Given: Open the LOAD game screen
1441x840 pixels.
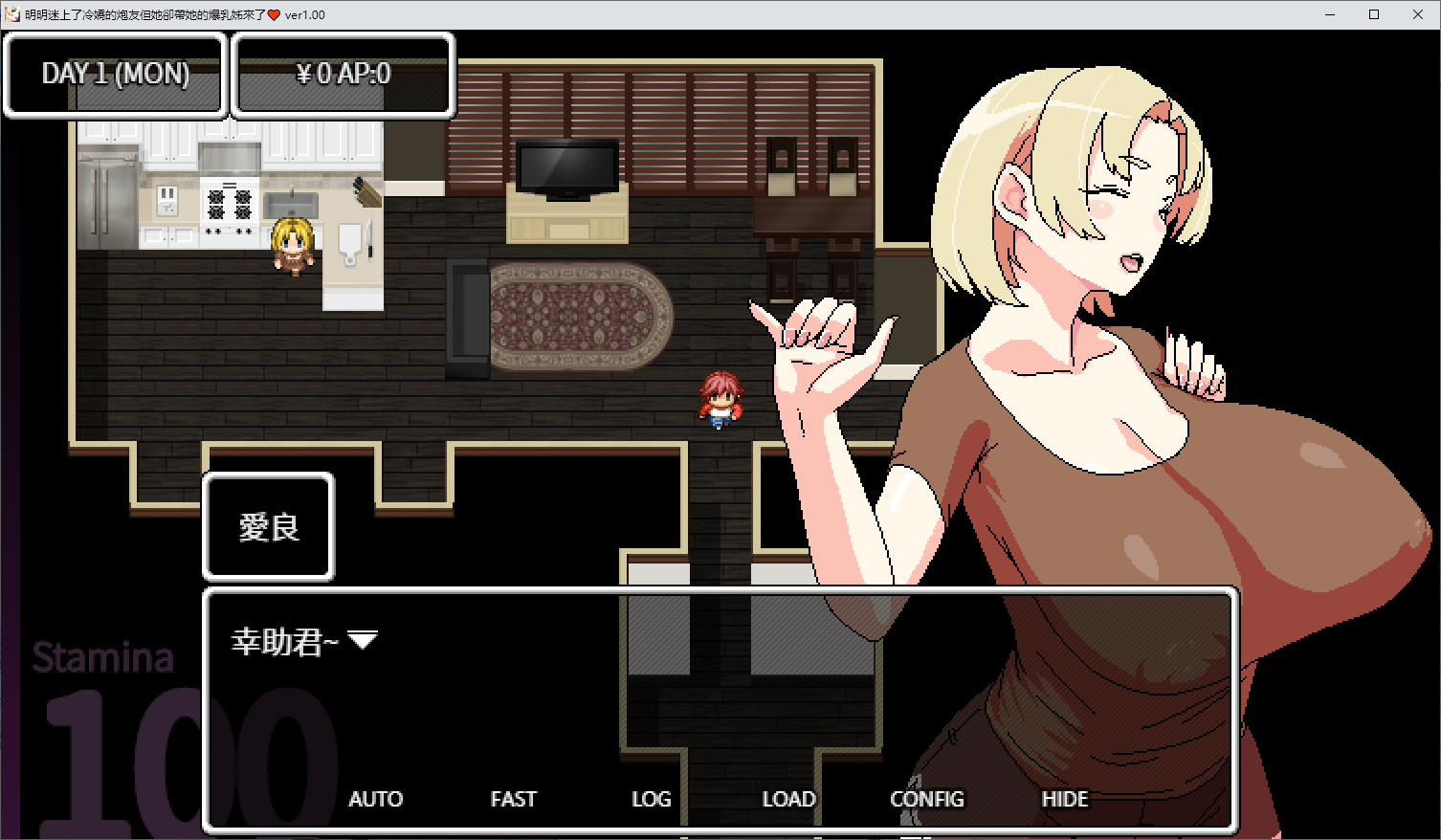Looking at the screenshot, I should pos(788,799).
